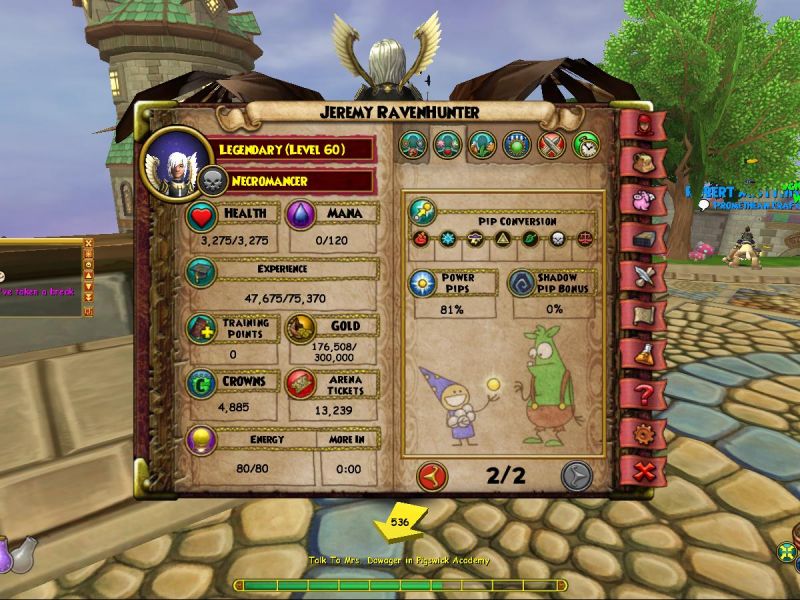The height and width of the screenshot is (600, 800).
Task: Click the Crowns currency icon
Action: [200, 385]
